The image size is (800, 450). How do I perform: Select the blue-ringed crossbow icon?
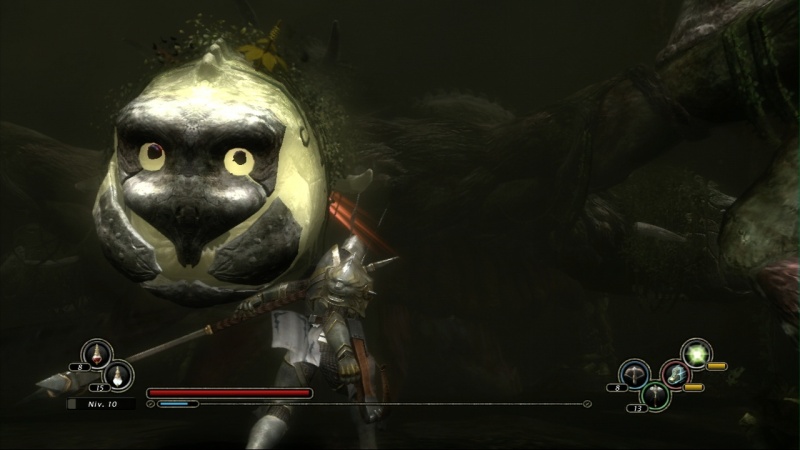[633, 372]
